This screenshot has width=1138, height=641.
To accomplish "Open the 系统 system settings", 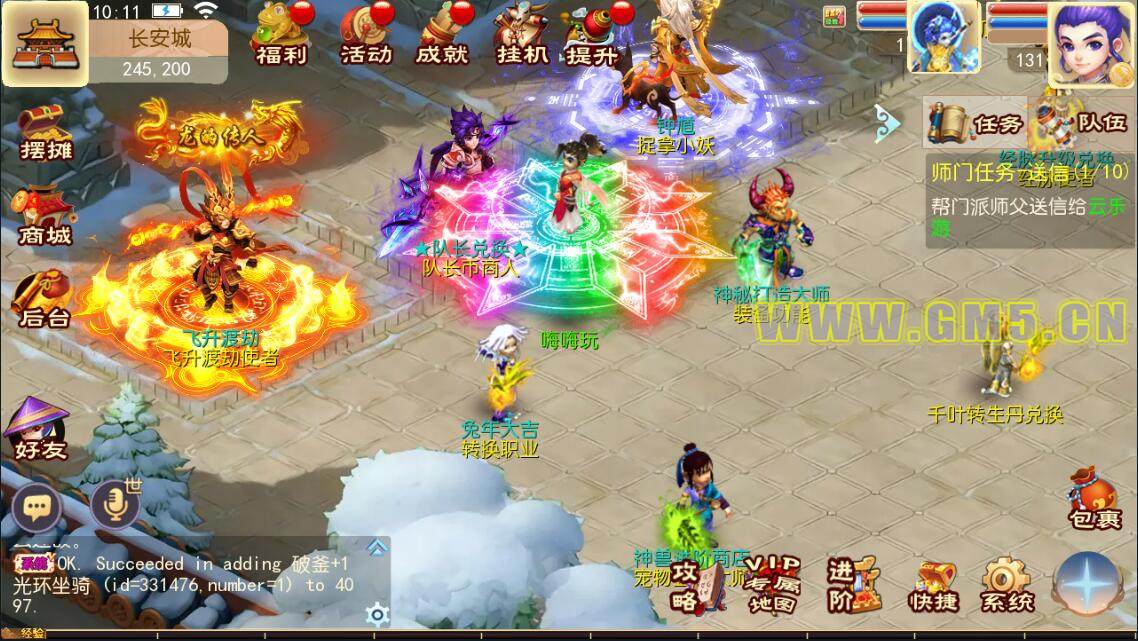I will pos(1006,585).
